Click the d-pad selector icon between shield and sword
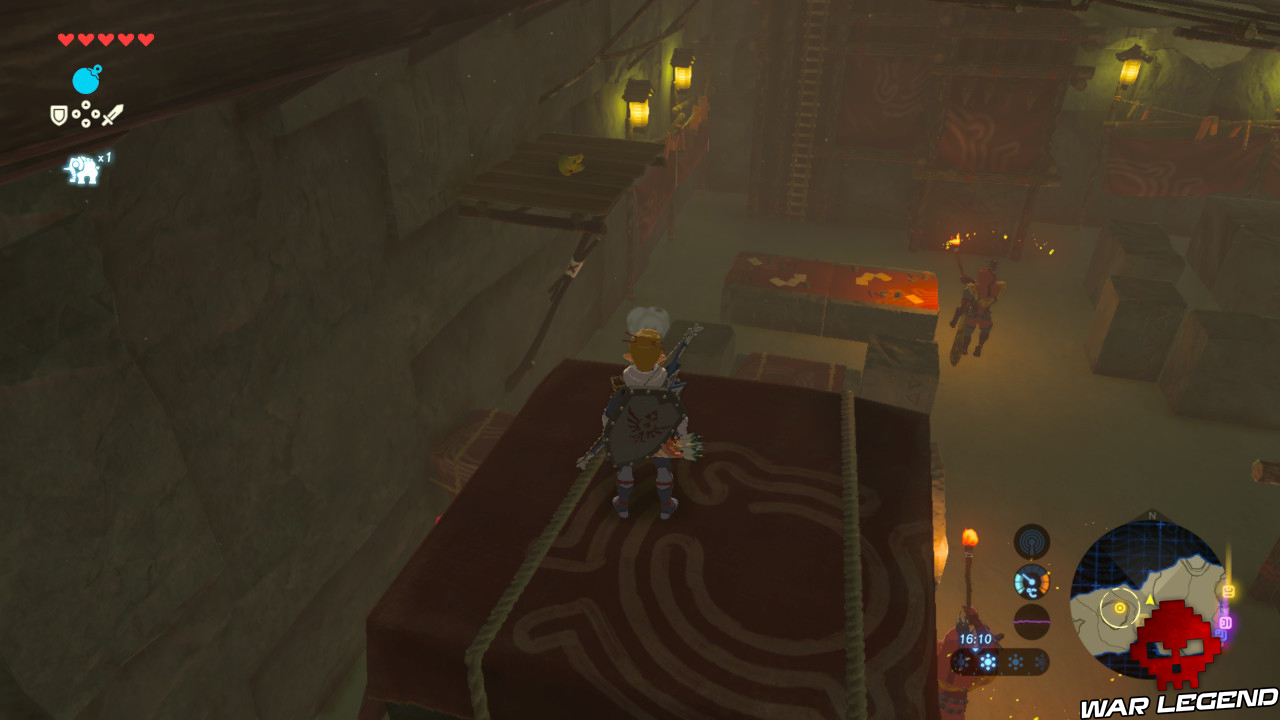The width and height of the screenshot is (1280, 720). (x=86, y=113)
